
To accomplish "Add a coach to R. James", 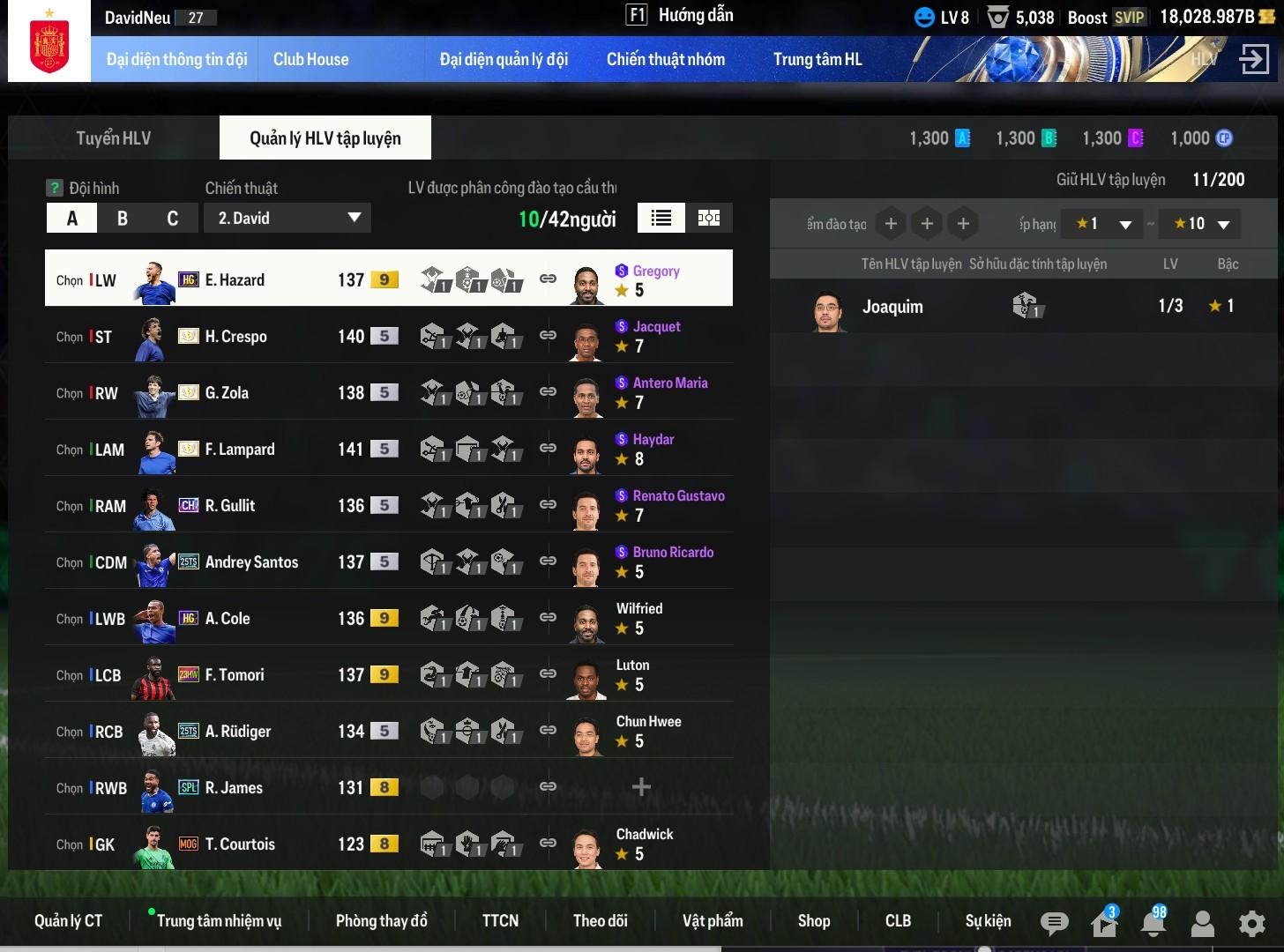I will [x=641, y=787].
